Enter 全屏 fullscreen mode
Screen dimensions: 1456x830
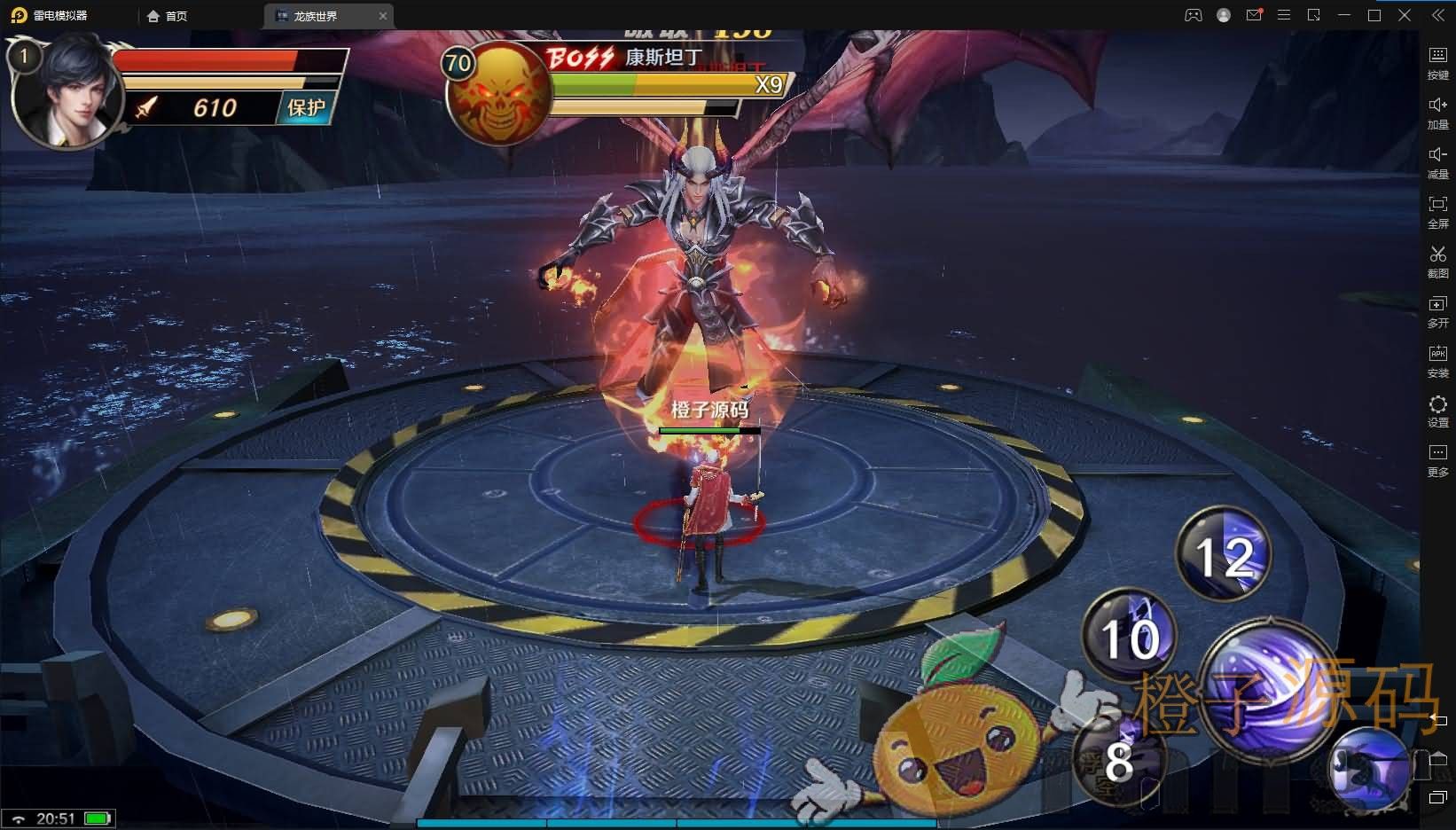(x=1437, y=211)
